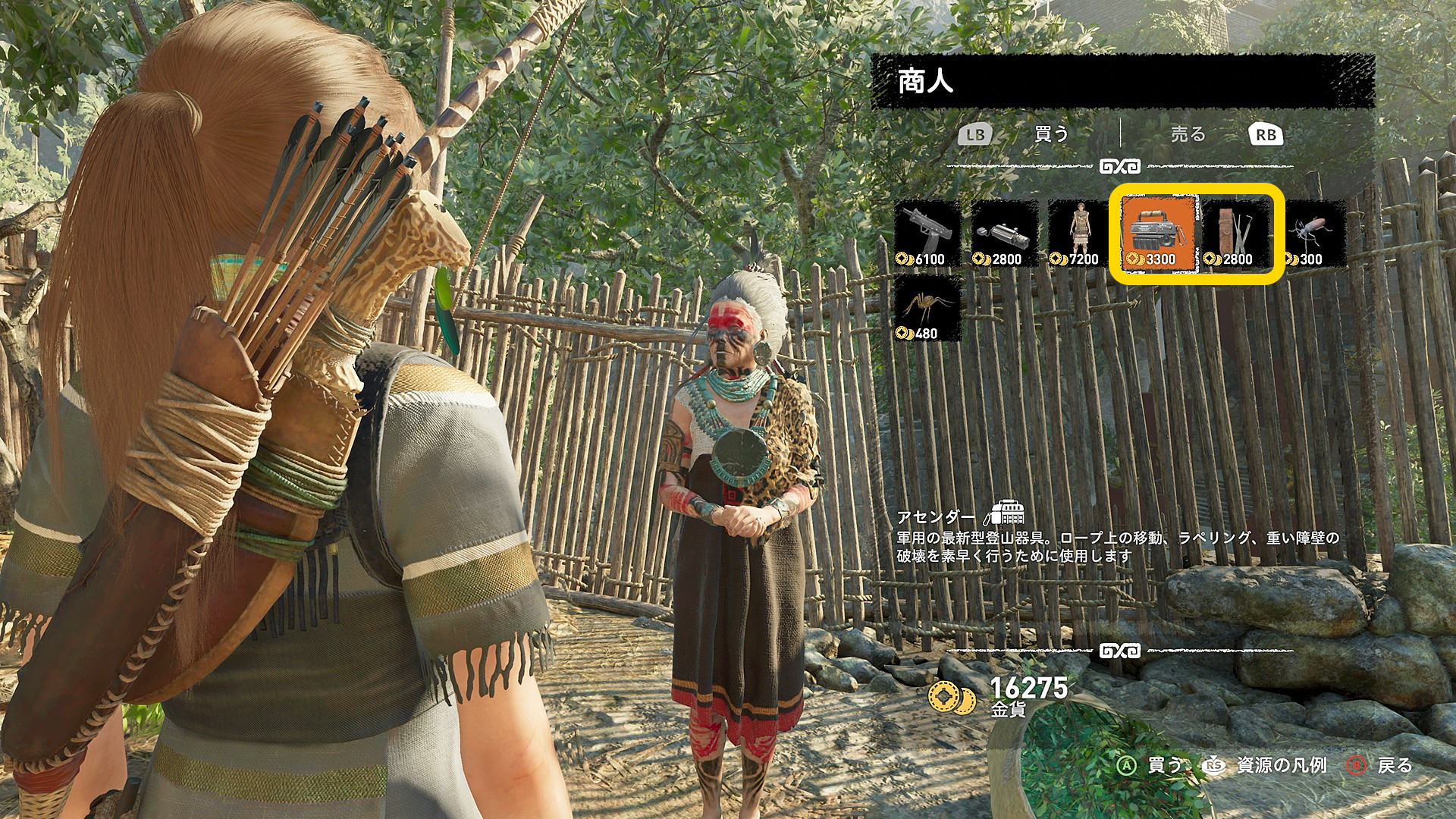Switch to the 買う (buy) tab
The image size is (1456, 819).
(x=1050, y=135)
